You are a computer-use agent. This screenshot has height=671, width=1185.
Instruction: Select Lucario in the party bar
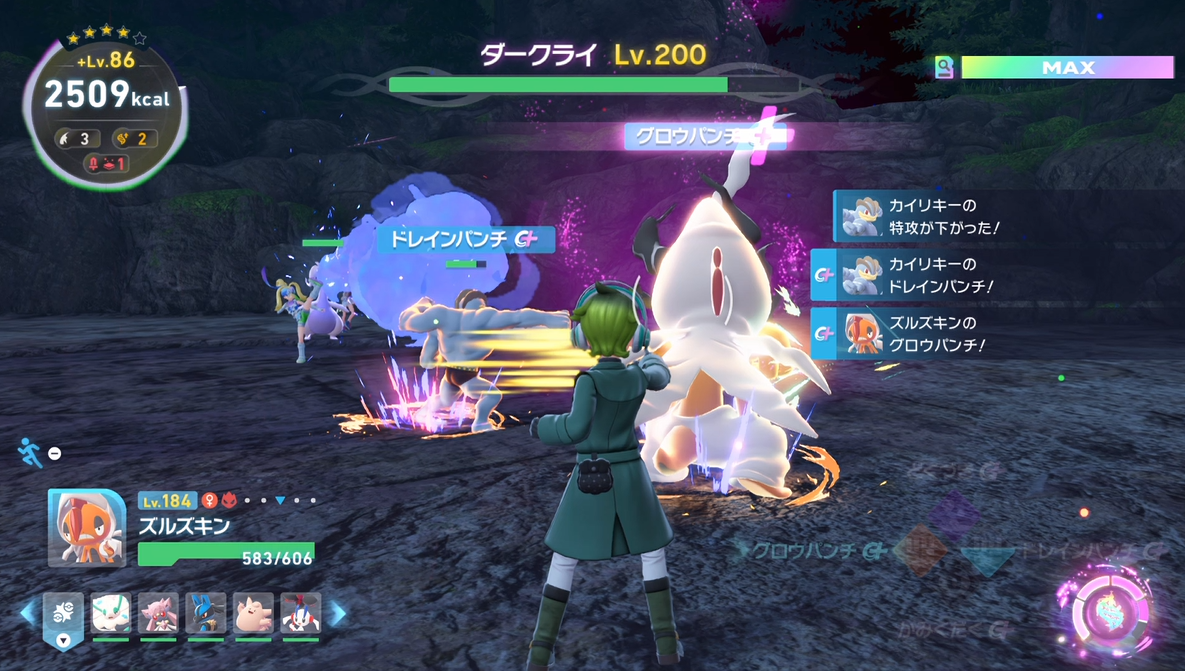click(x=205, y=613)
